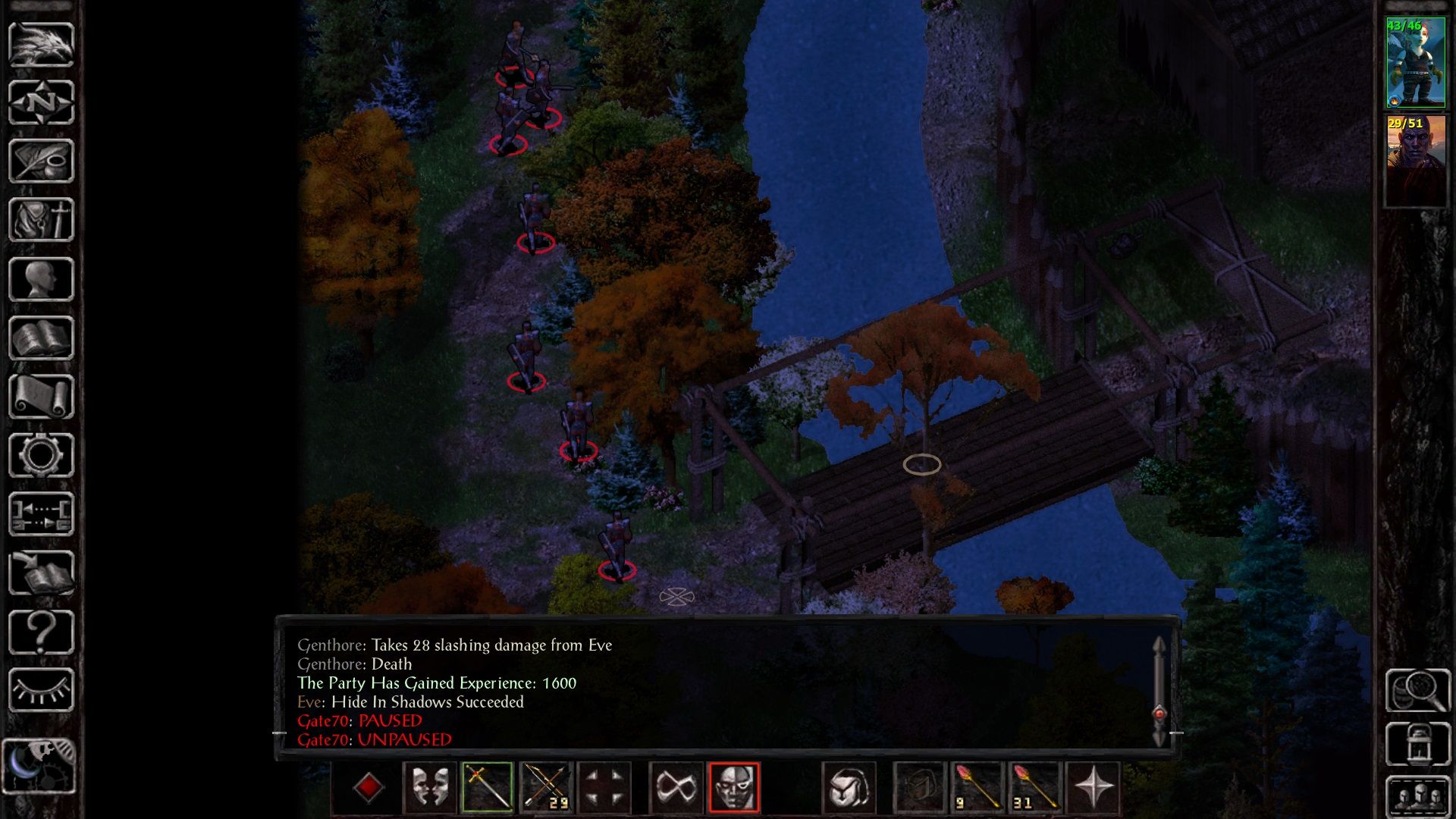1456x819 pixels.
Task: Hide the interface with the eye icon
Action: (41, 690)
